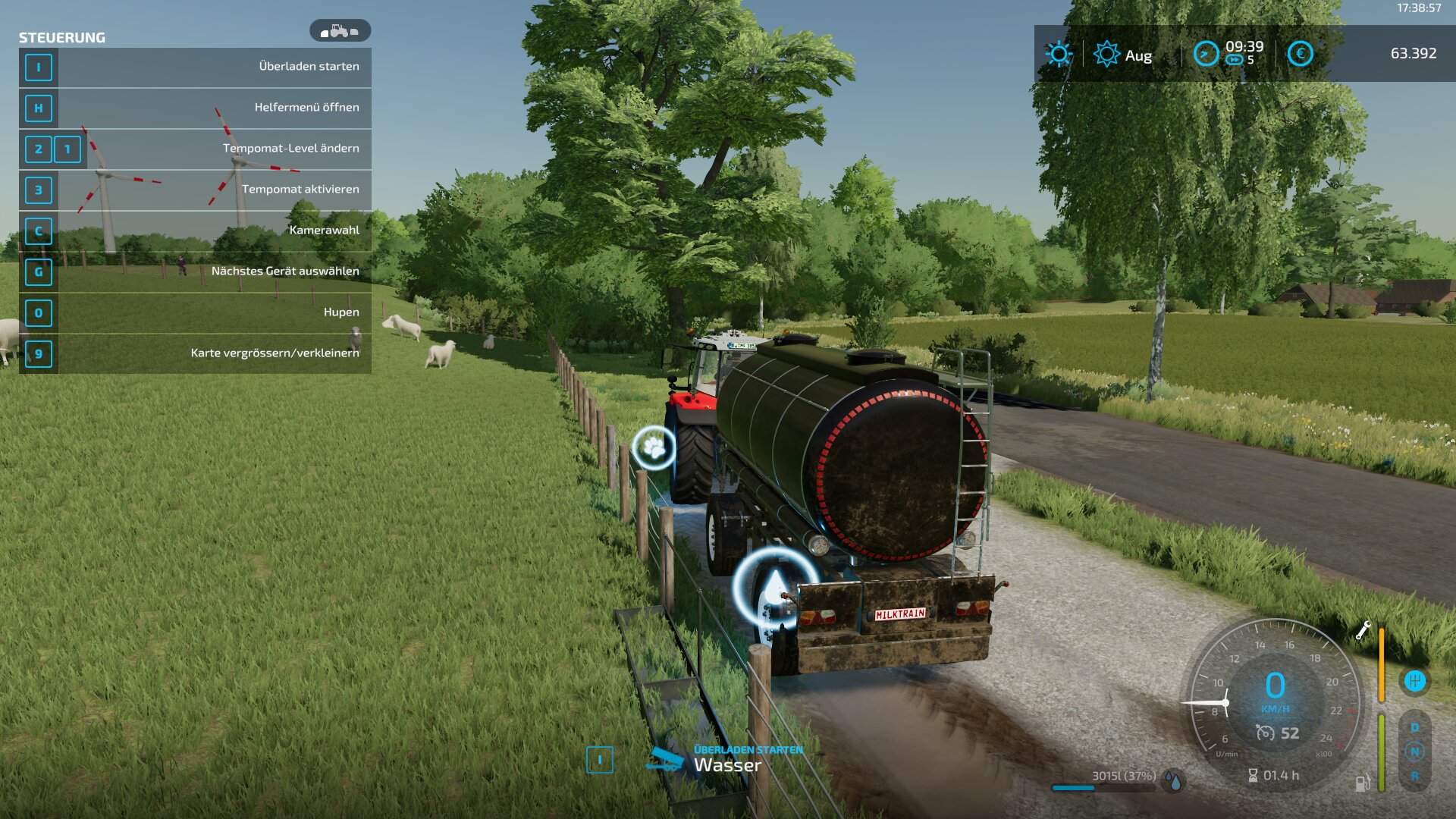1456x819 pixels.
Task: Select the animal paw marker
Action: 654,447
